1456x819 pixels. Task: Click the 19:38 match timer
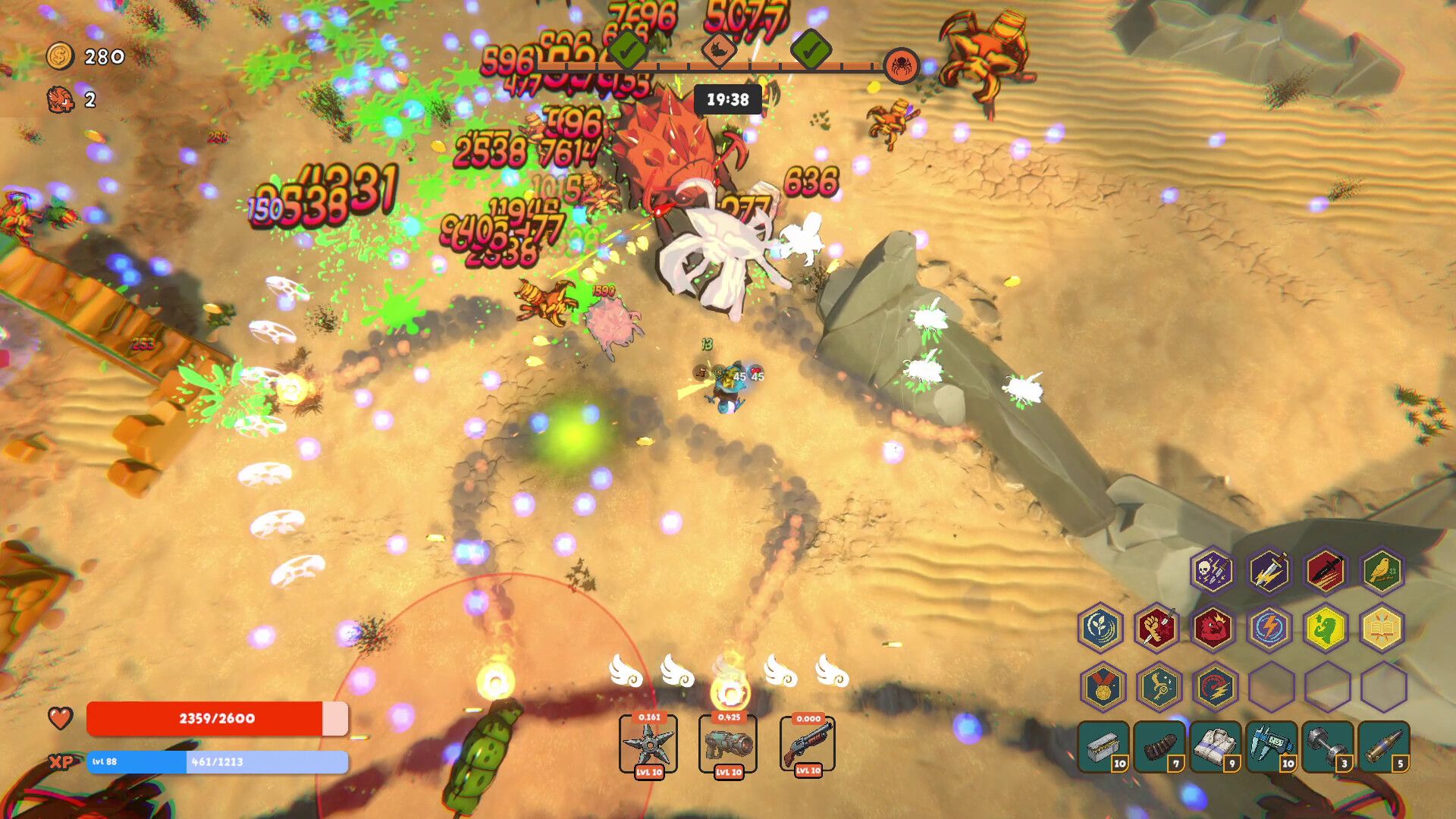point(728,99)
